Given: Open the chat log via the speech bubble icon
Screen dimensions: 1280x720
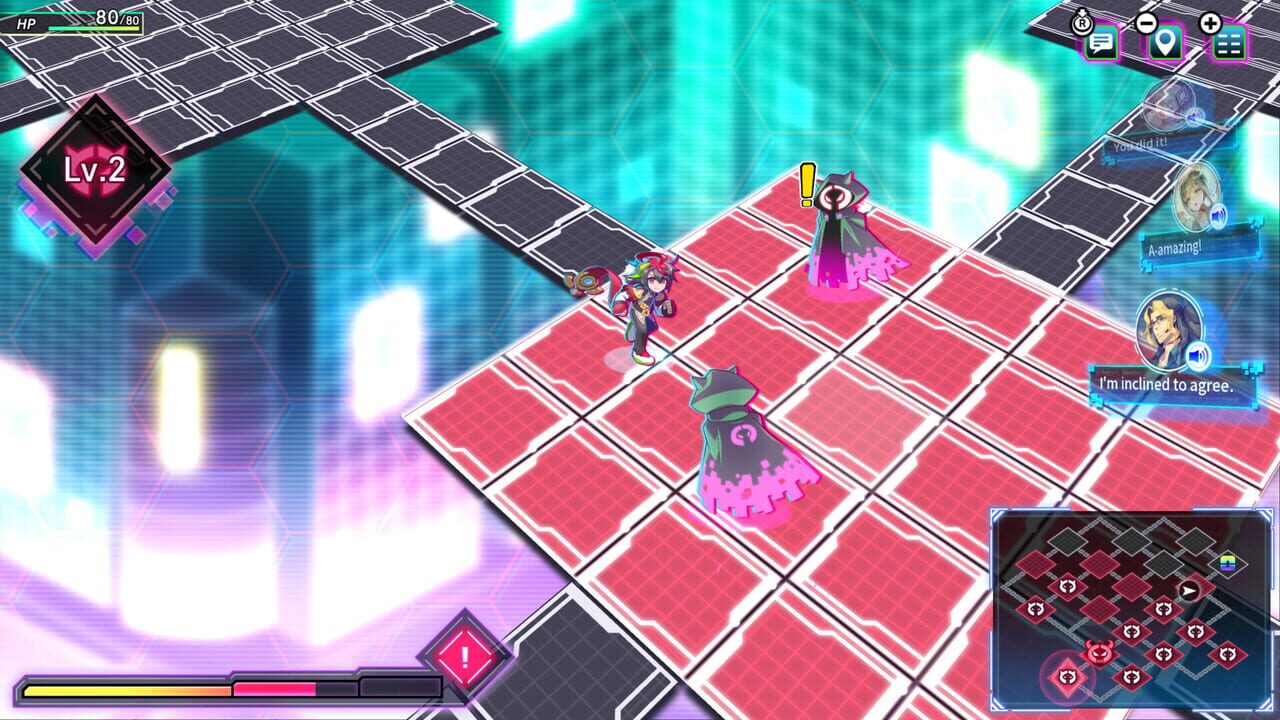Looking at the screenshot, I should coord(1101,42).
